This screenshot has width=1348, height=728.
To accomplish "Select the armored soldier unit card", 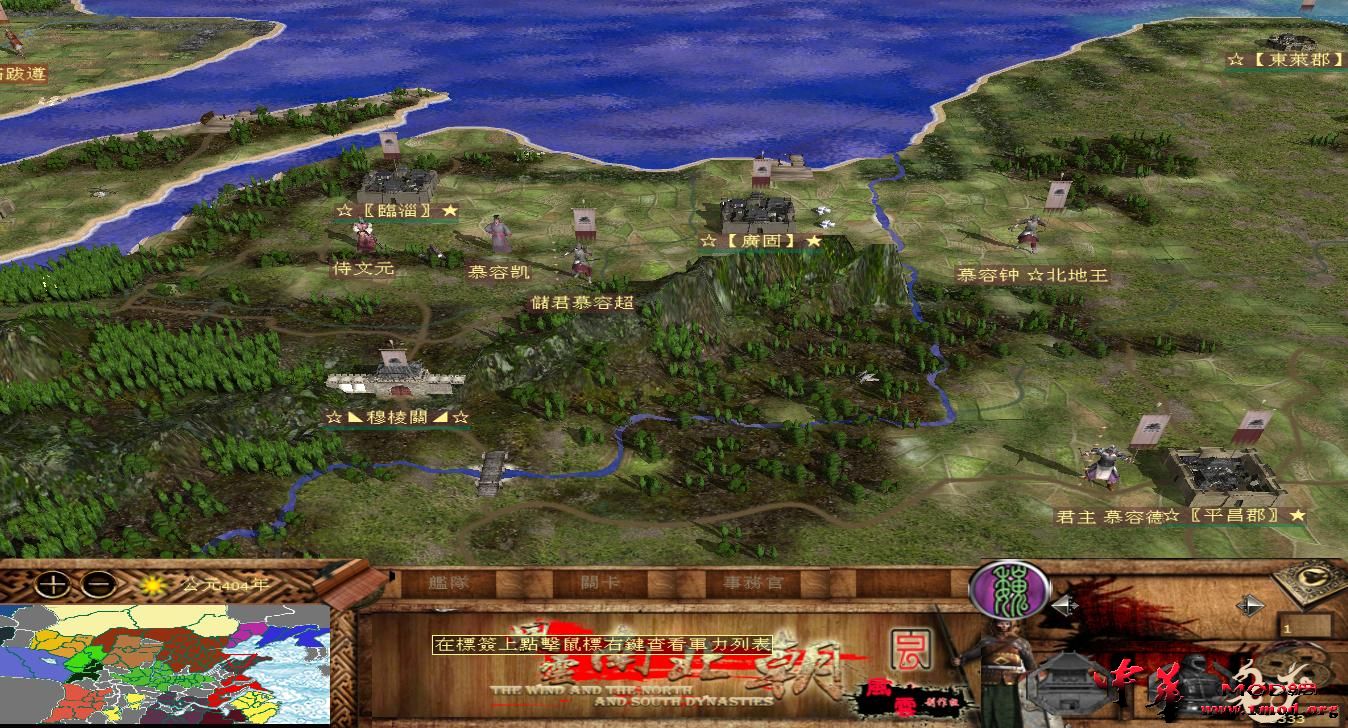I will [1198, 682].
